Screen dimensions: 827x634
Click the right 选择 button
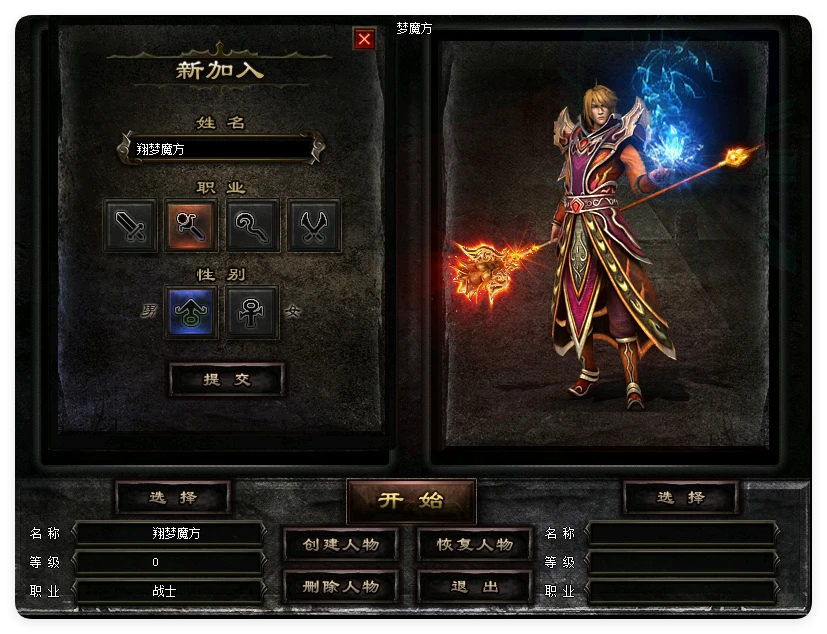tap(681, 497)
